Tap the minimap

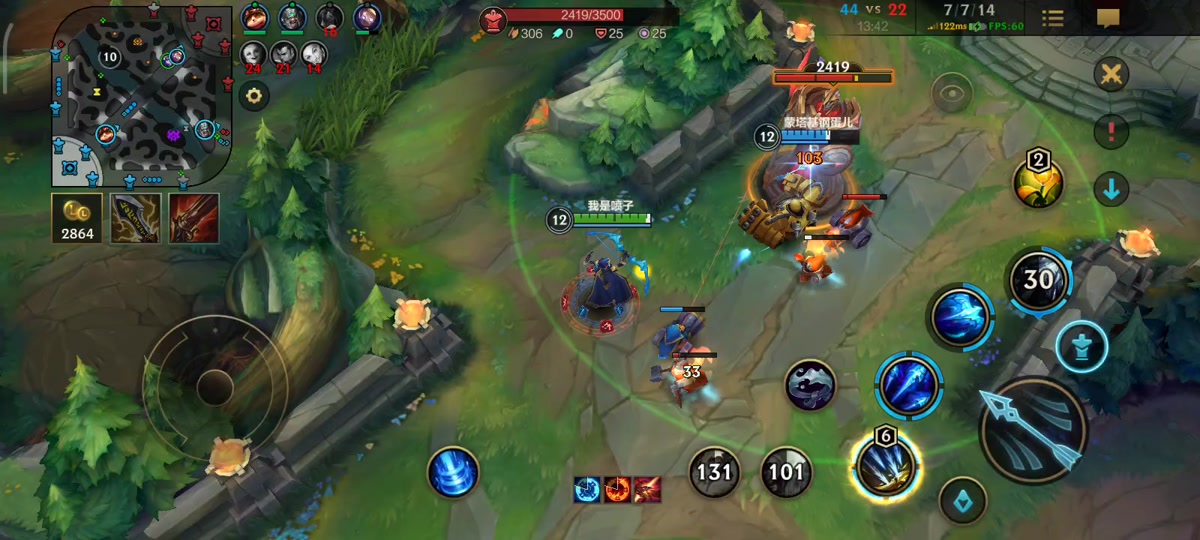tap(140, 98)
